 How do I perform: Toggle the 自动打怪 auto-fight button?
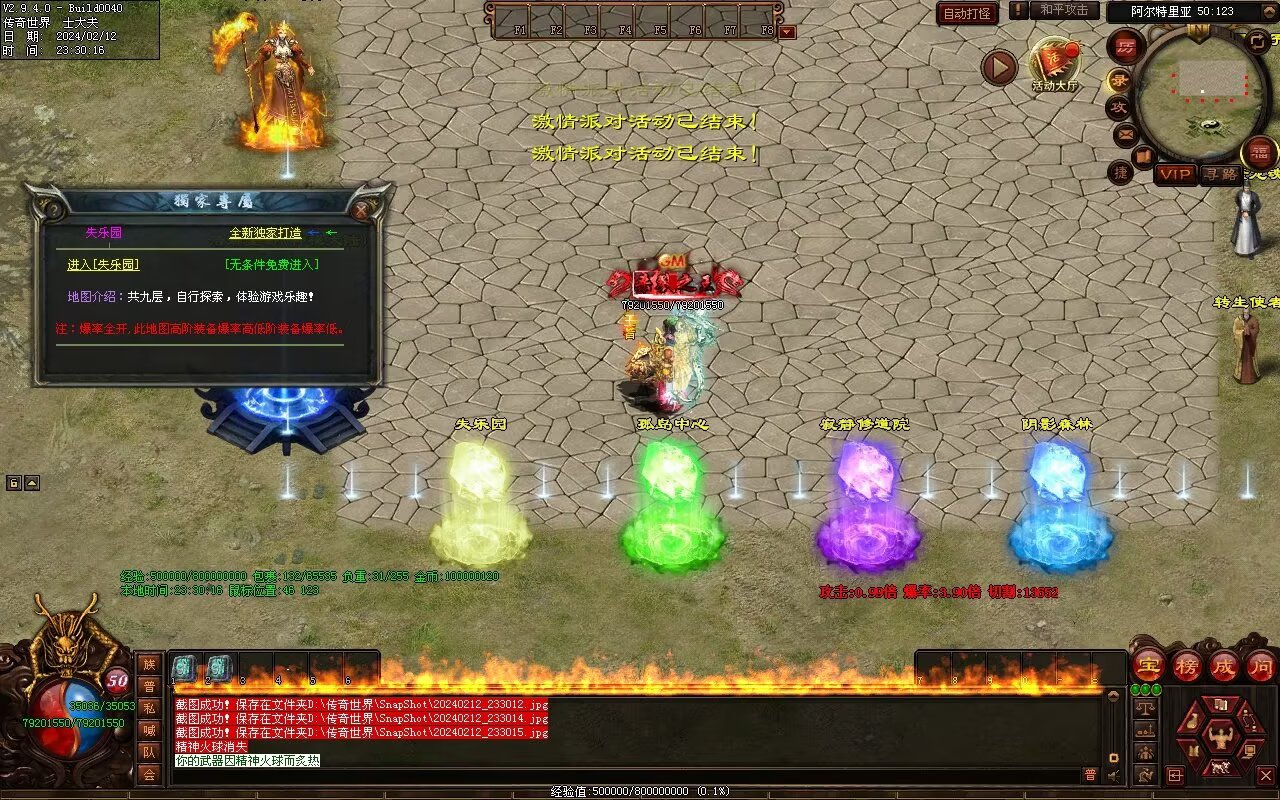coord(967,13)
